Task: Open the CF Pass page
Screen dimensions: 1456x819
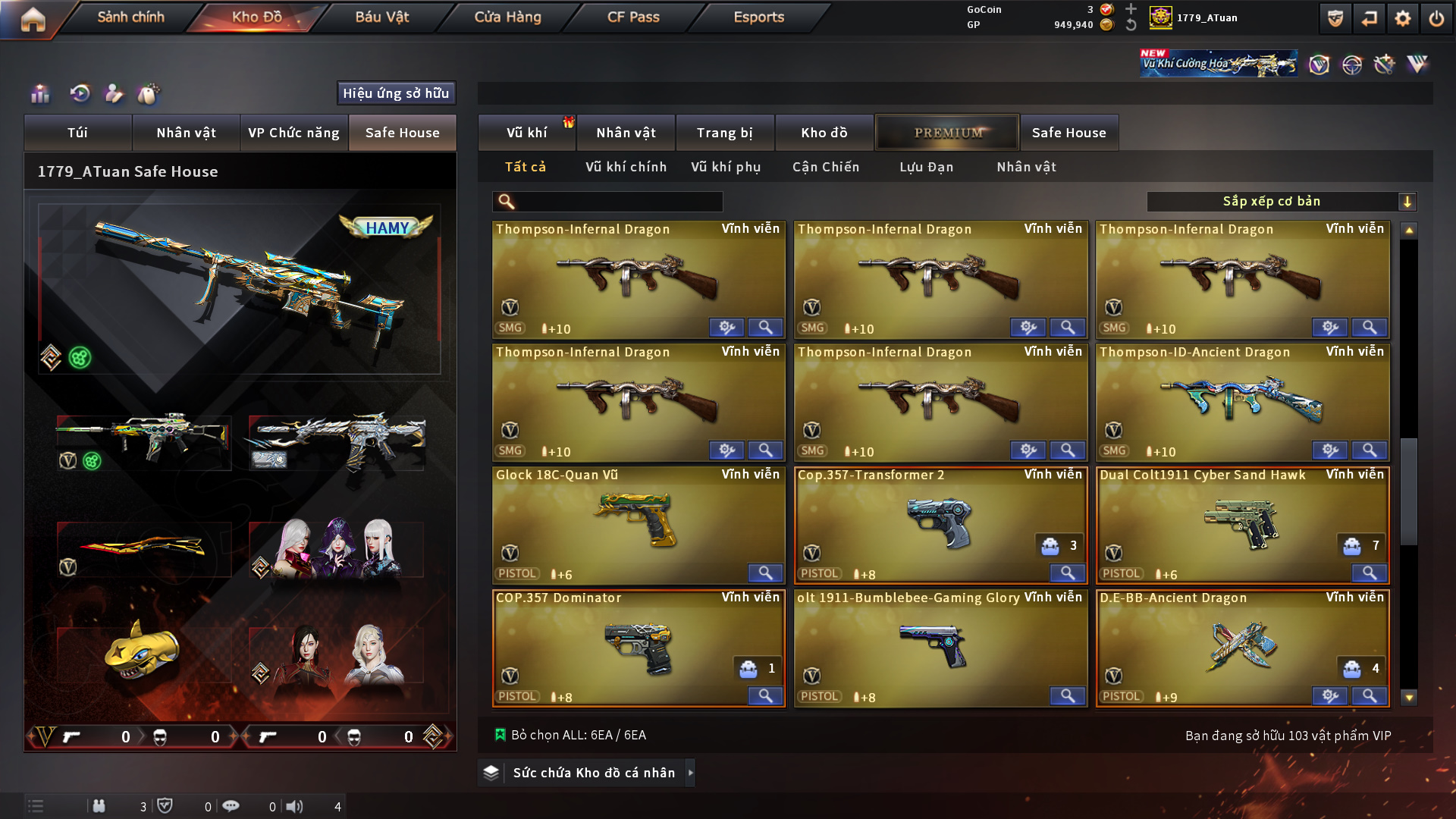Action: (633, 17)
